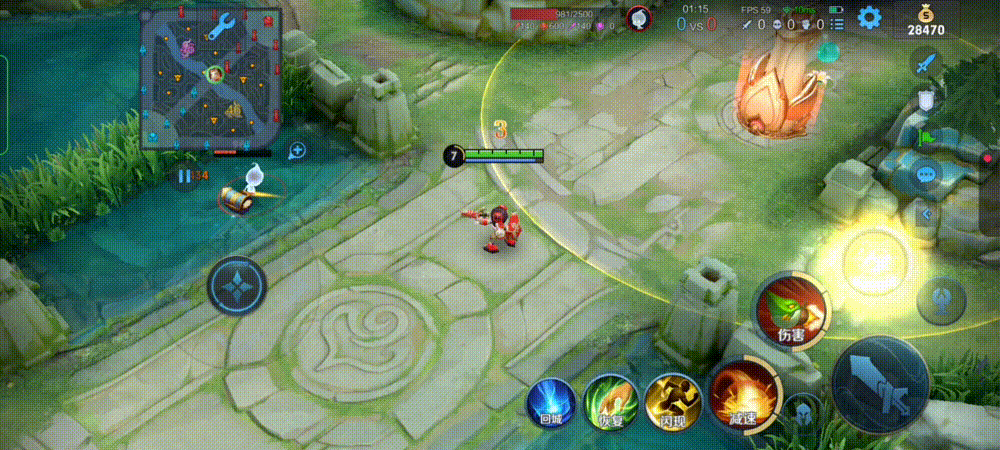Select the shield retreat signal
1000x450 pixels.
point(927,99)
